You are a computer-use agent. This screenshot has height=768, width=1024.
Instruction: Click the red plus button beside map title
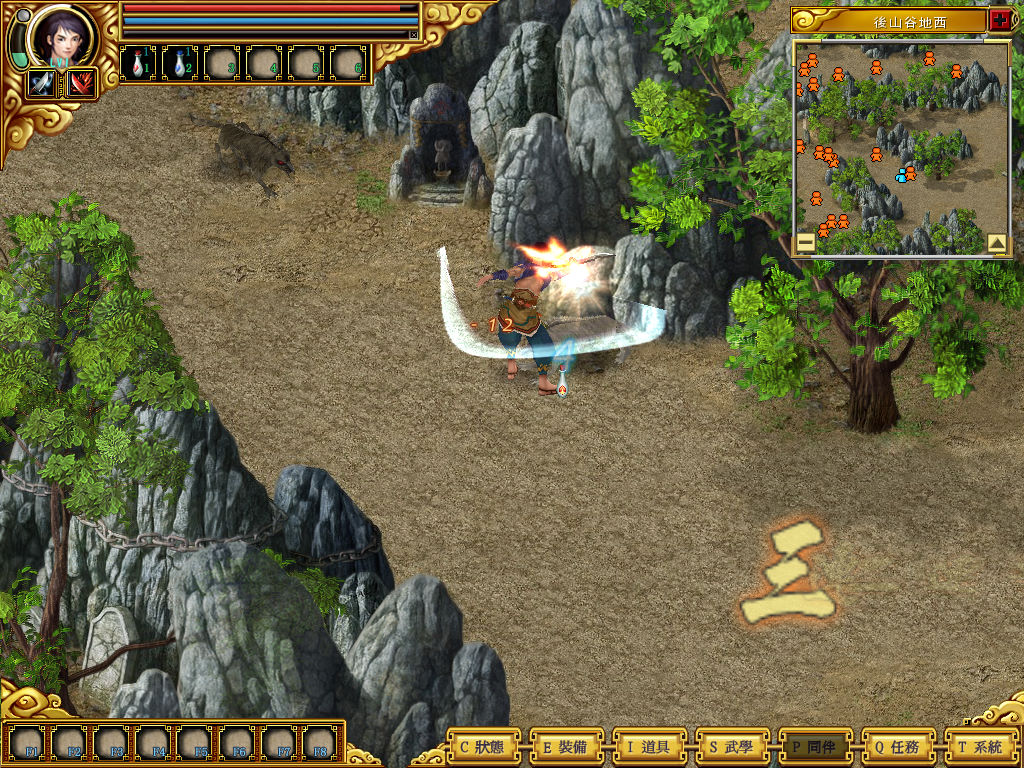pos(999,19)
